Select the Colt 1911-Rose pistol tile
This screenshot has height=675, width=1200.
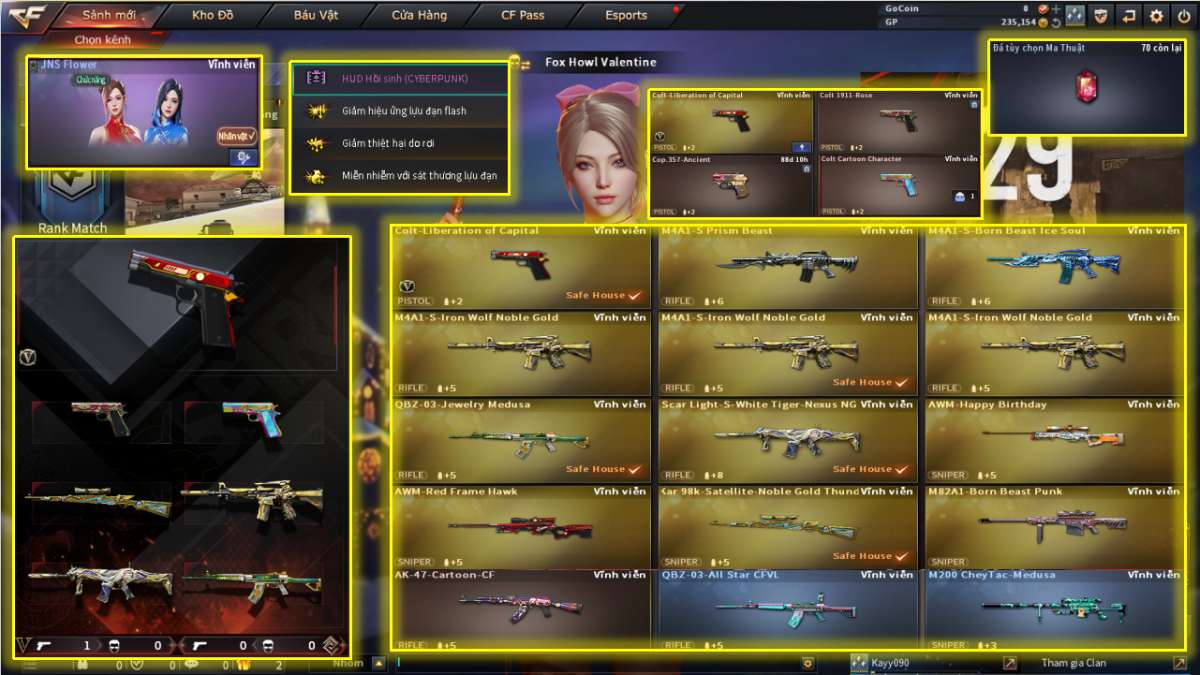pos(898,122)
